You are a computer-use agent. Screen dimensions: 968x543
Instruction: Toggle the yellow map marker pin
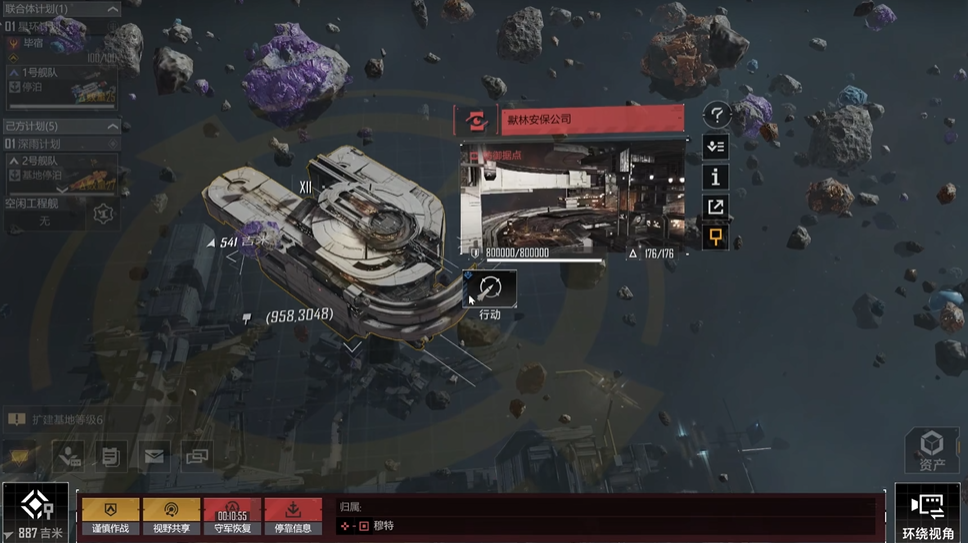coord(715,237)
